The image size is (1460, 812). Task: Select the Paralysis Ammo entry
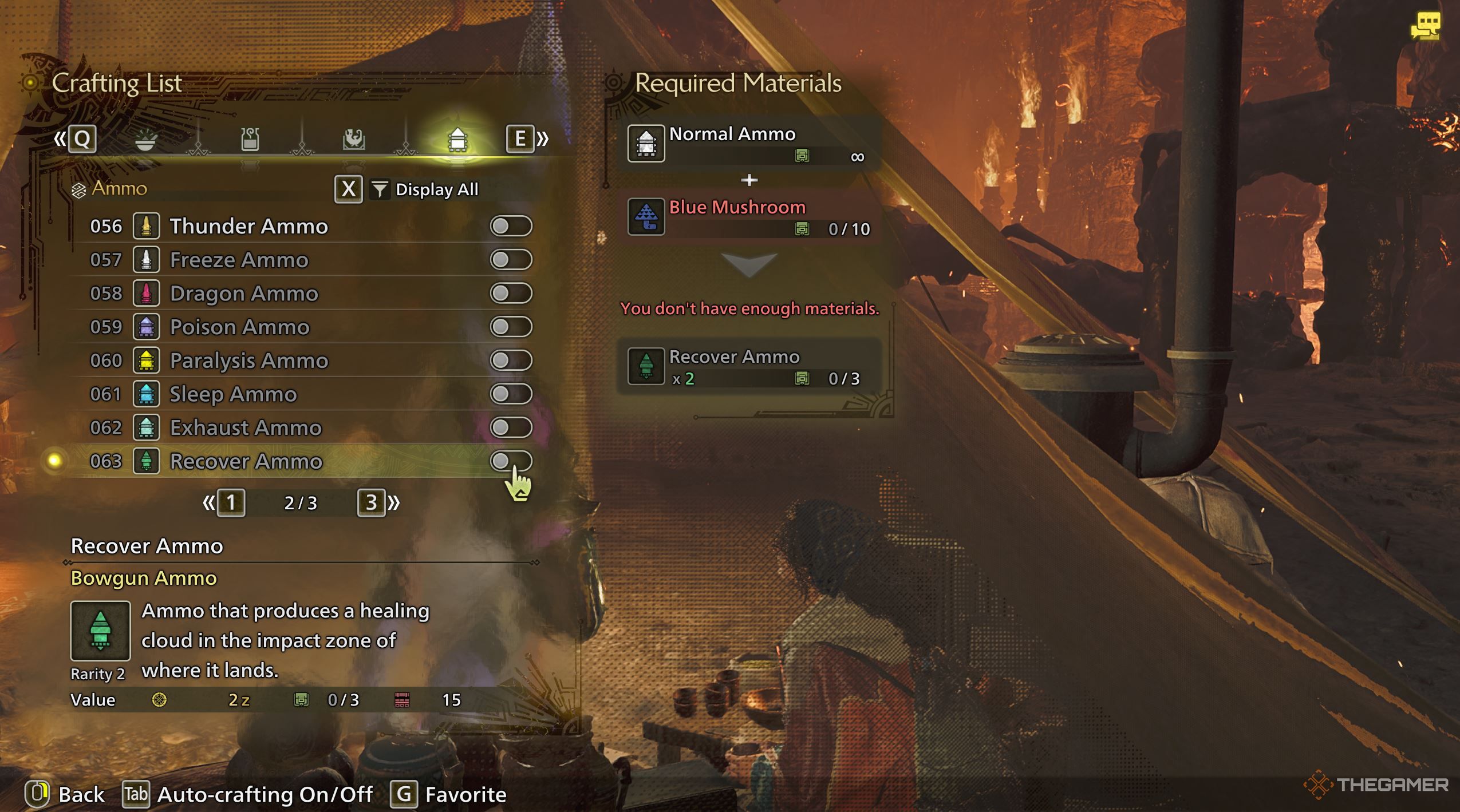click(x=248, y=361)
